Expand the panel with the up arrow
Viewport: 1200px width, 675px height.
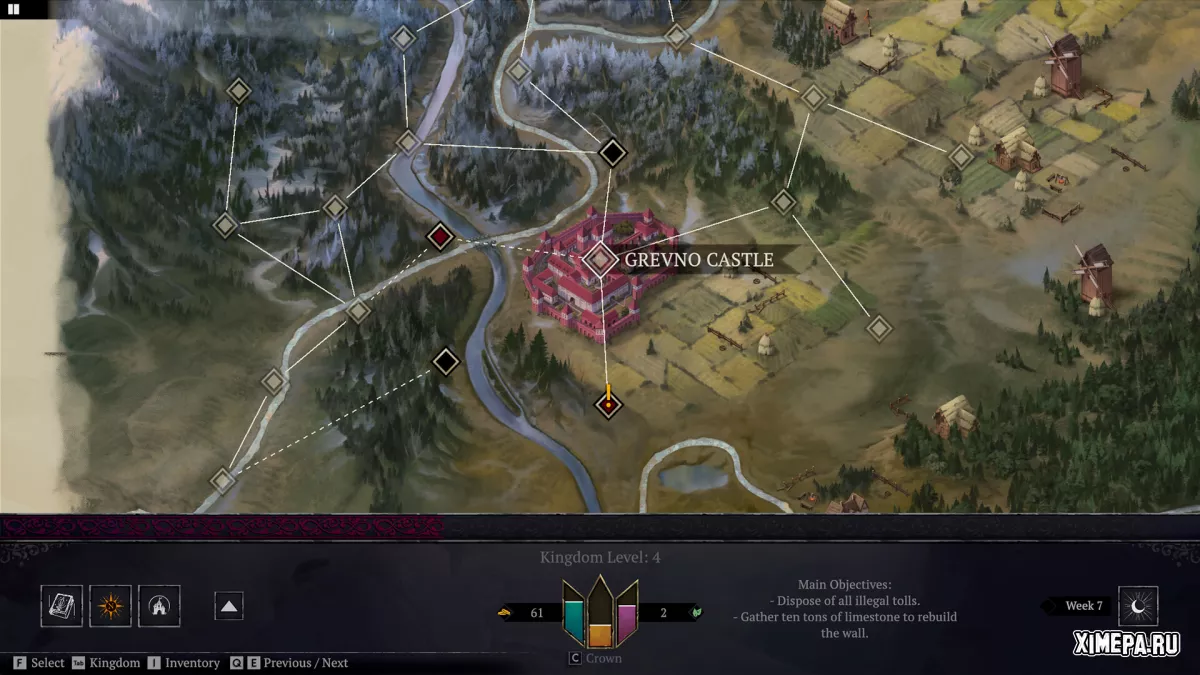point(229,606)
